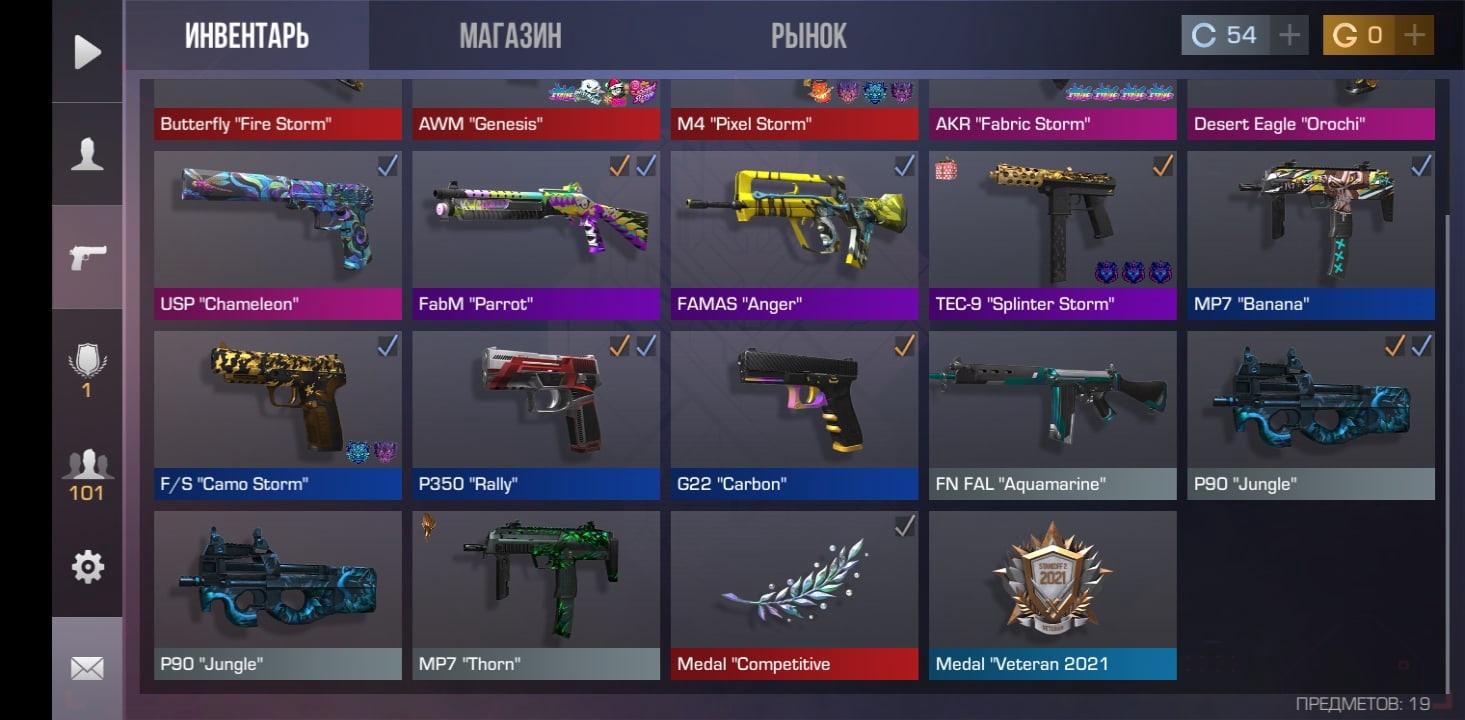Switch to the Магазин tab

click(x=510, y=36)
